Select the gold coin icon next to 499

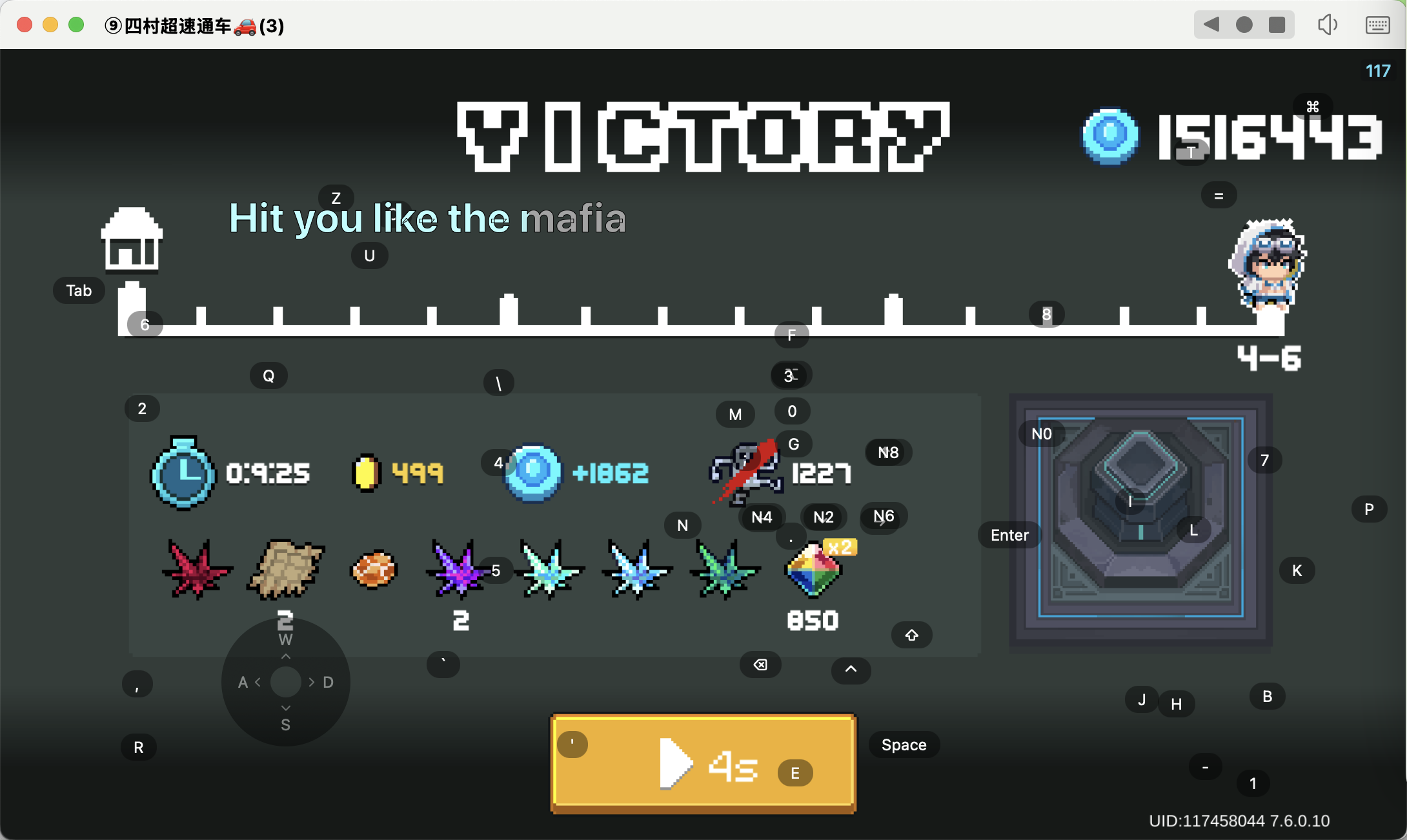point(366,473)
